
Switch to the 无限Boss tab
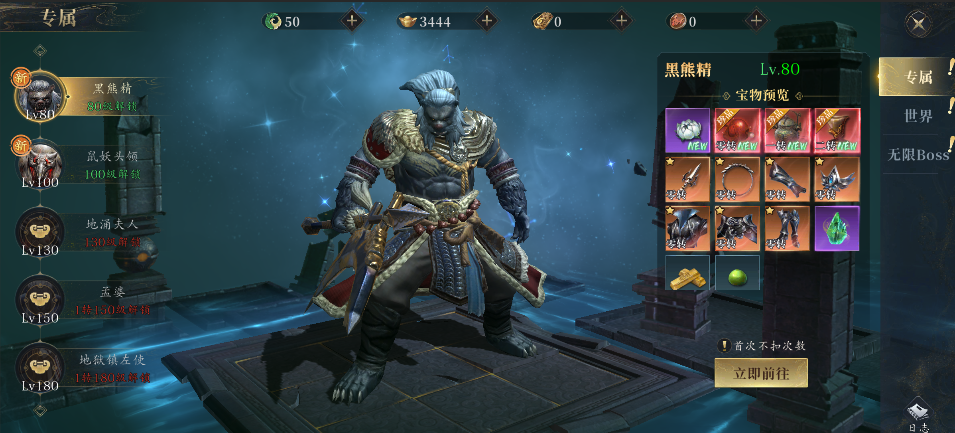(917, 155)
